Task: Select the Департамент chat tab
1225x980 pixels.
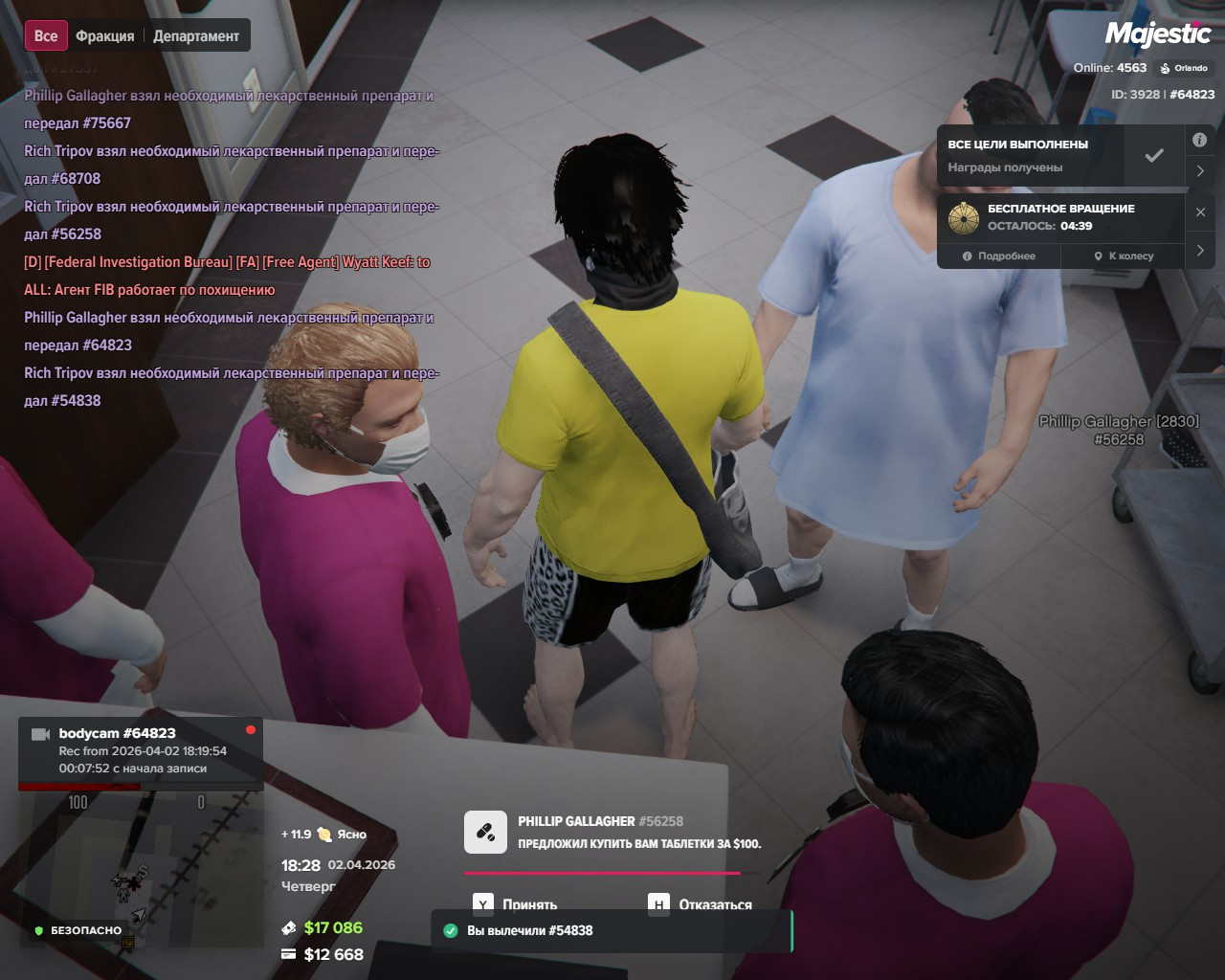Action: click(196, 36)
